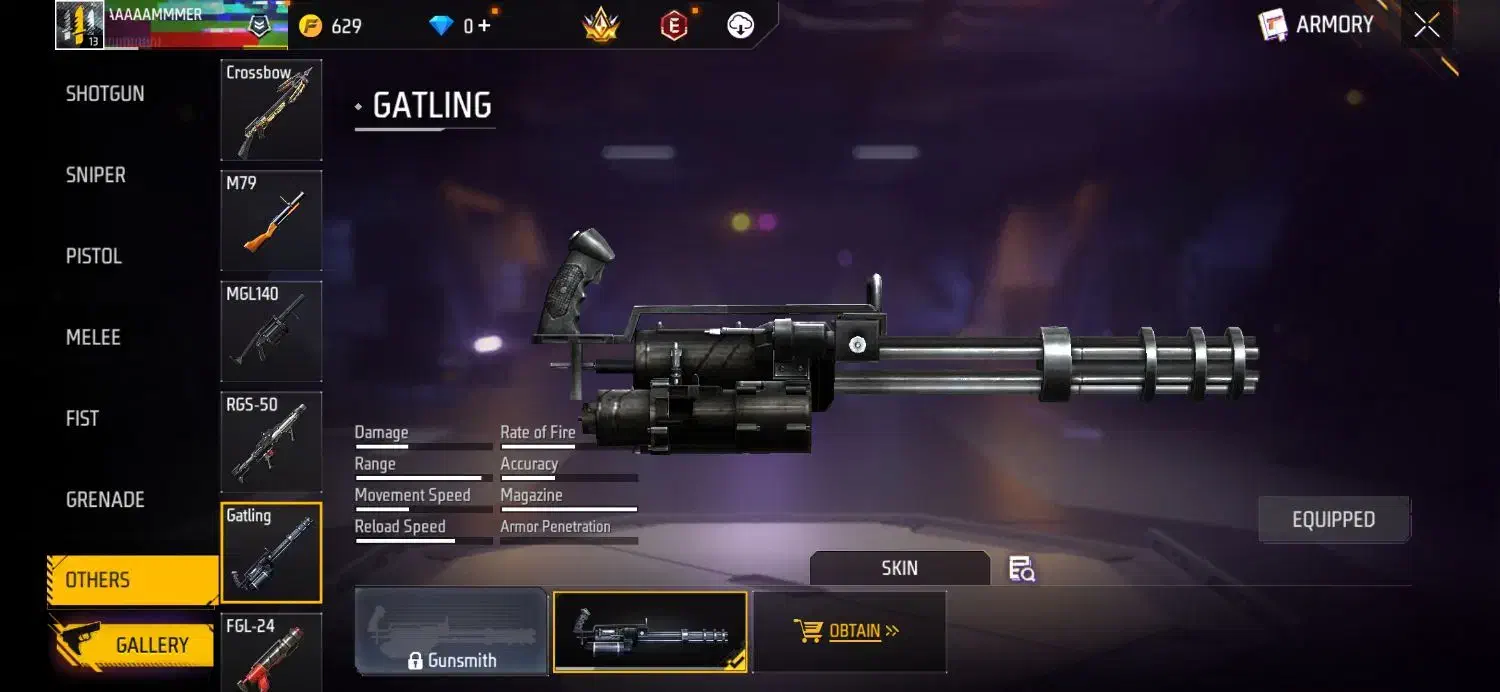Obtain more Gatling skins

(849, 631)
